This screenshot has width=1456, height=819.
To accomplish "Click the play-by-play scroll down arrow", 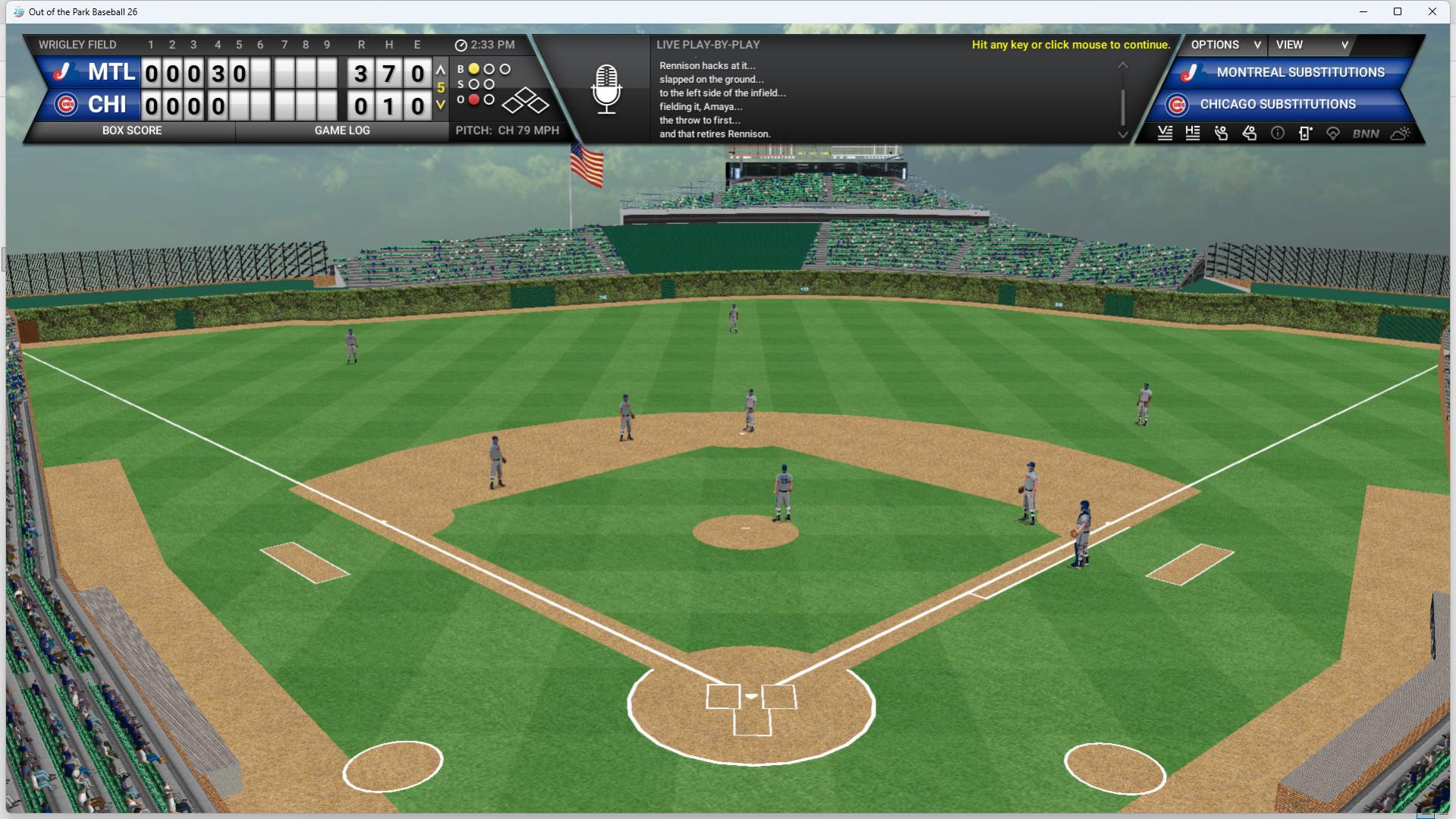I will click(1123, 135).
